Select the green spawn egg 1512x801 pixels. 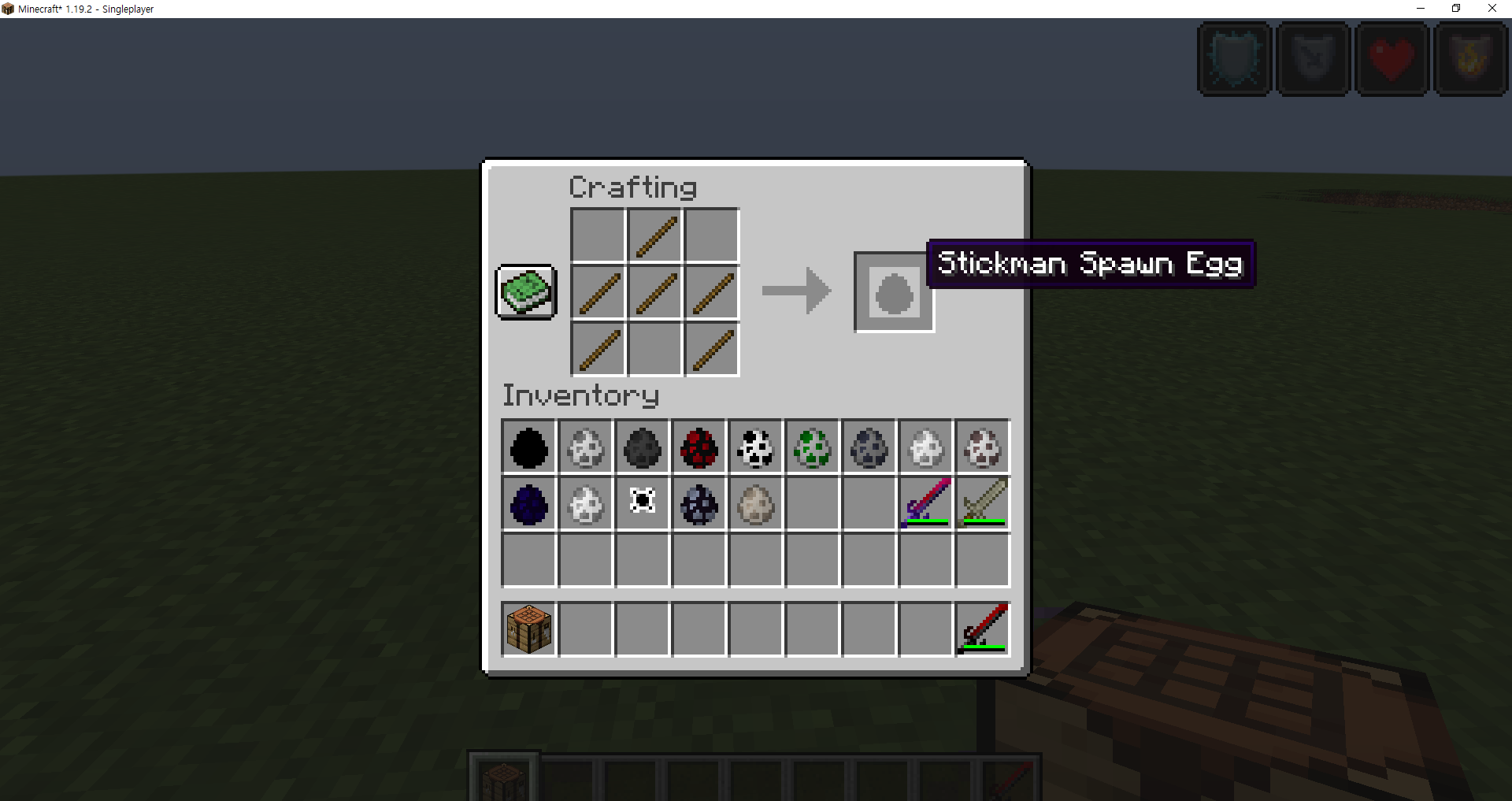click(812, 447)
